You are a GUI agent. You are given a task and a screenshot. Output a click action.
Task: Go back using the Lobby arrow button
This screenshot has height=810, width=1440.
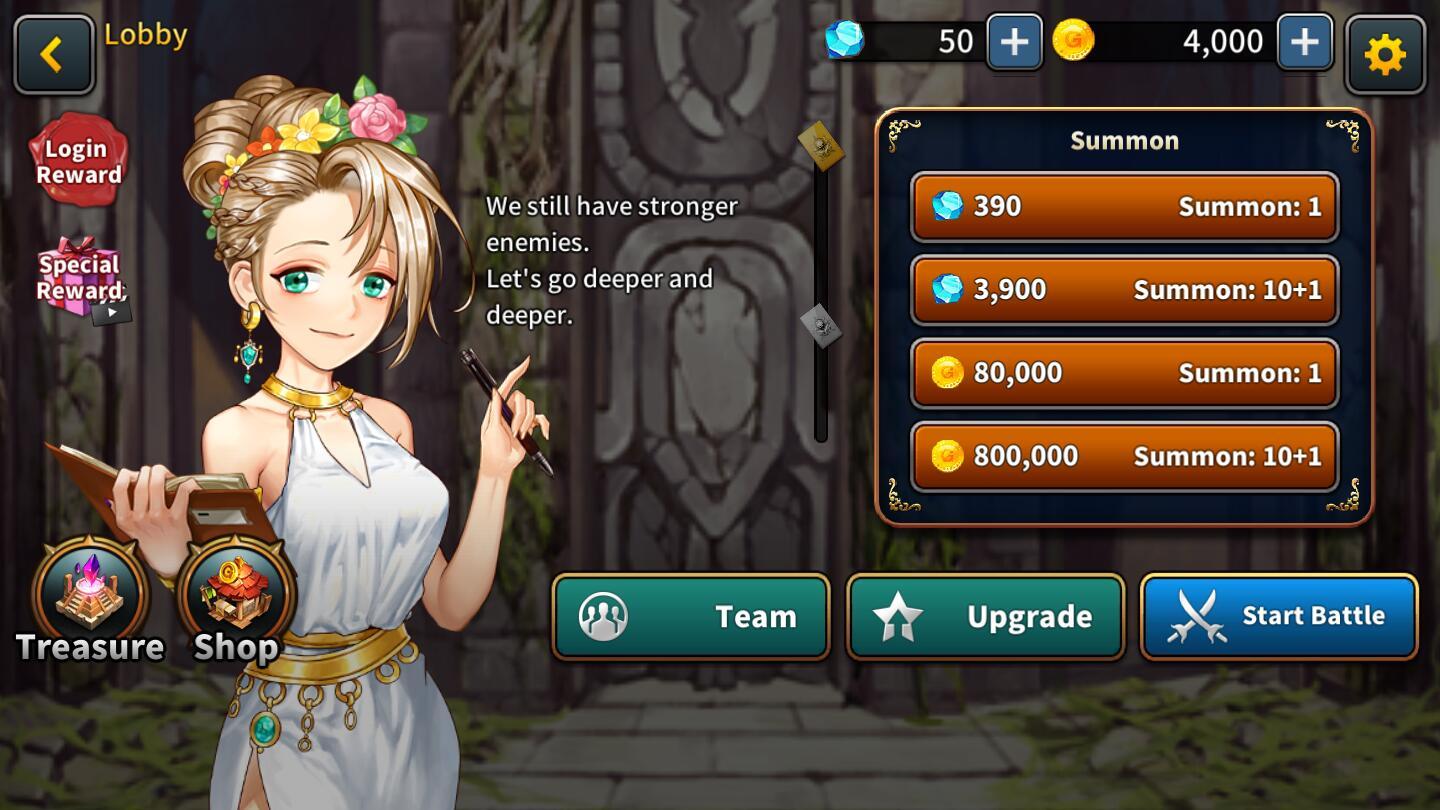[54, 54]
